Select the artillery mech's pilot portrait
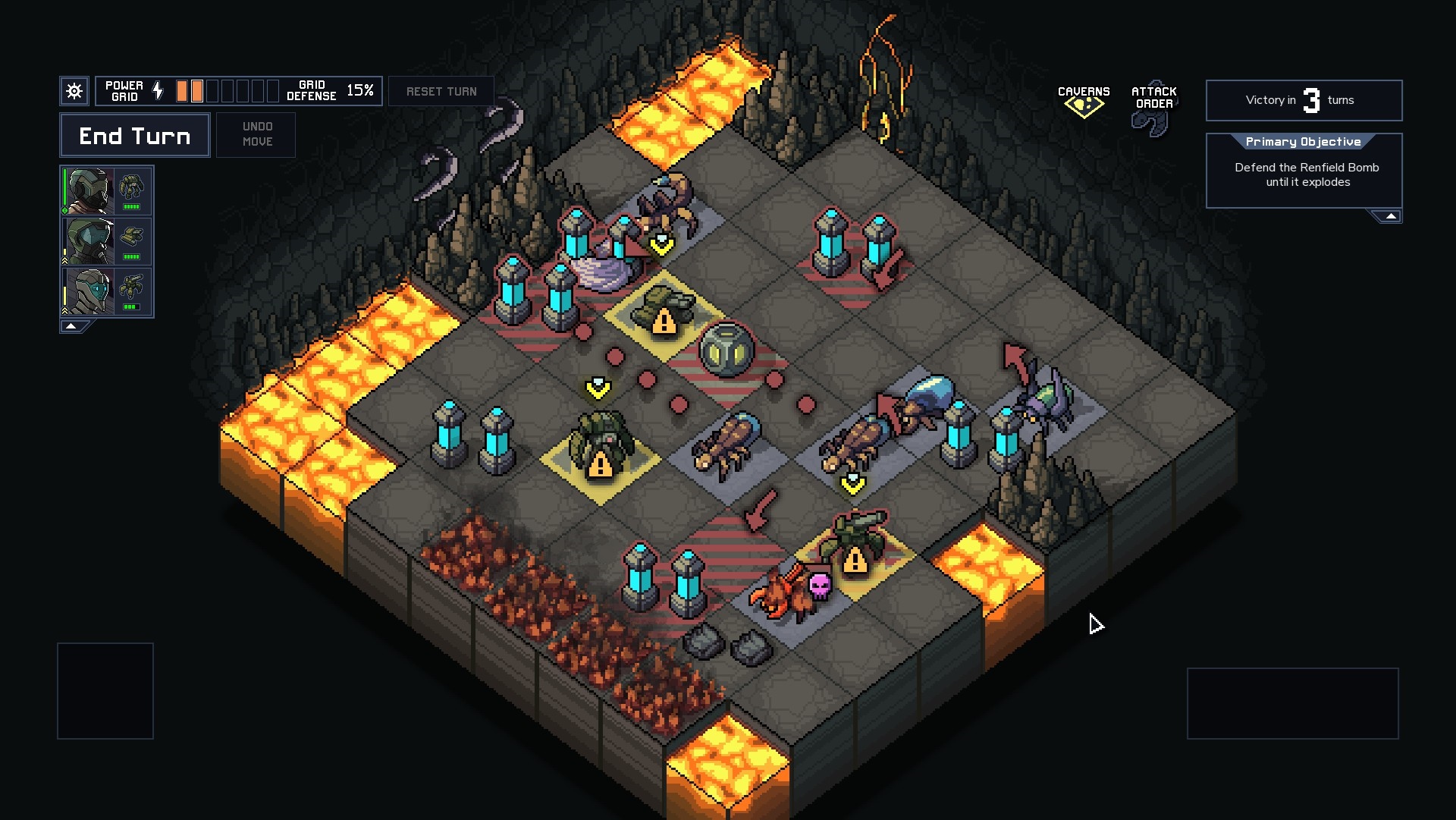Image resolution: width=1456 pixels, height=820 pixels. [x=89, y=291]
